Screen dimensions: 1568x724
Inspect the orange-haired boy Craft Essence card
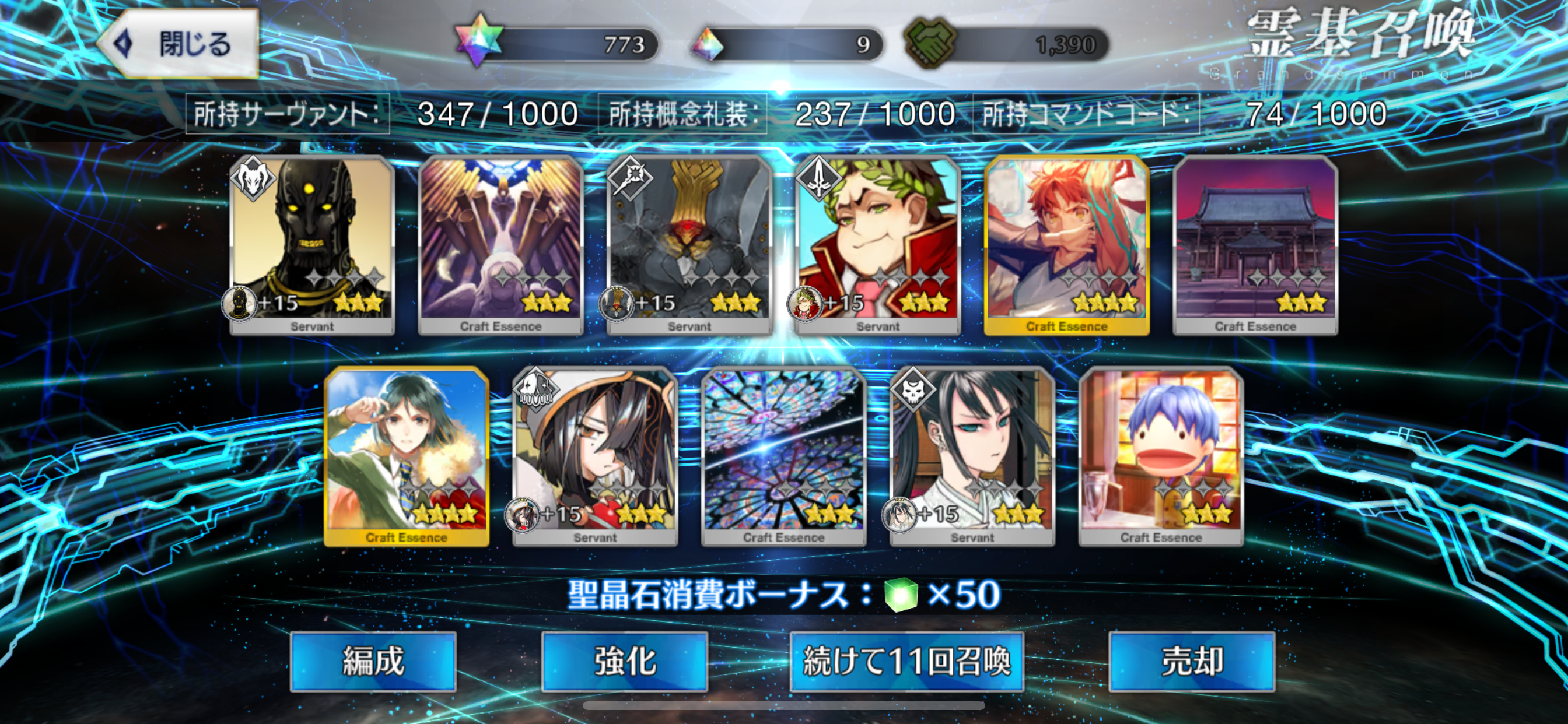coord(1066,243)
